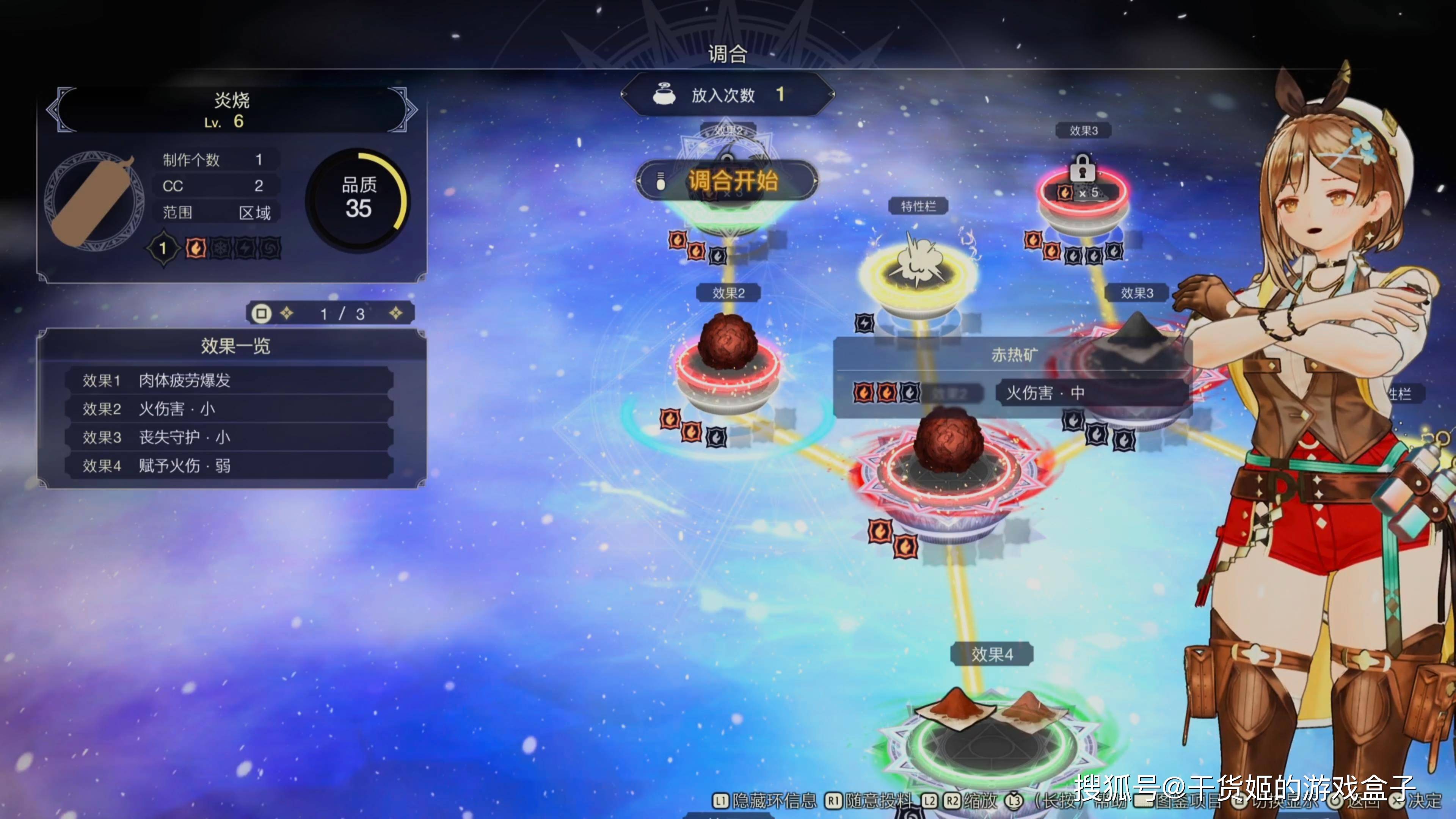Go to next page of the 1/3 indicator
The image size is (1456, 819).
click(395, 313)
